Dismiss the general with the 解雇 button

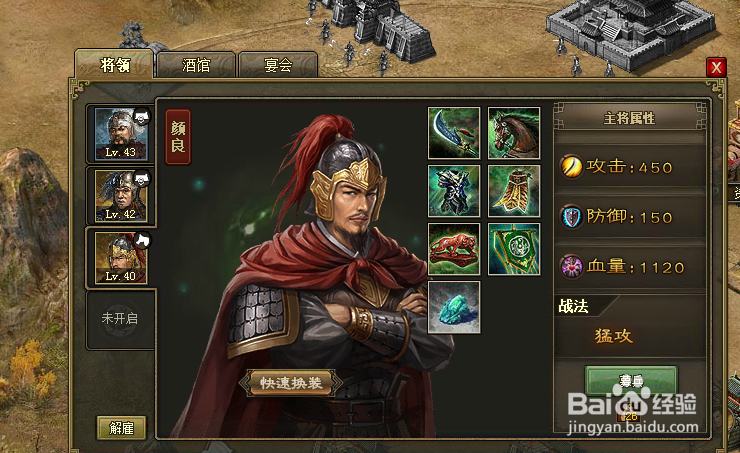122,428
